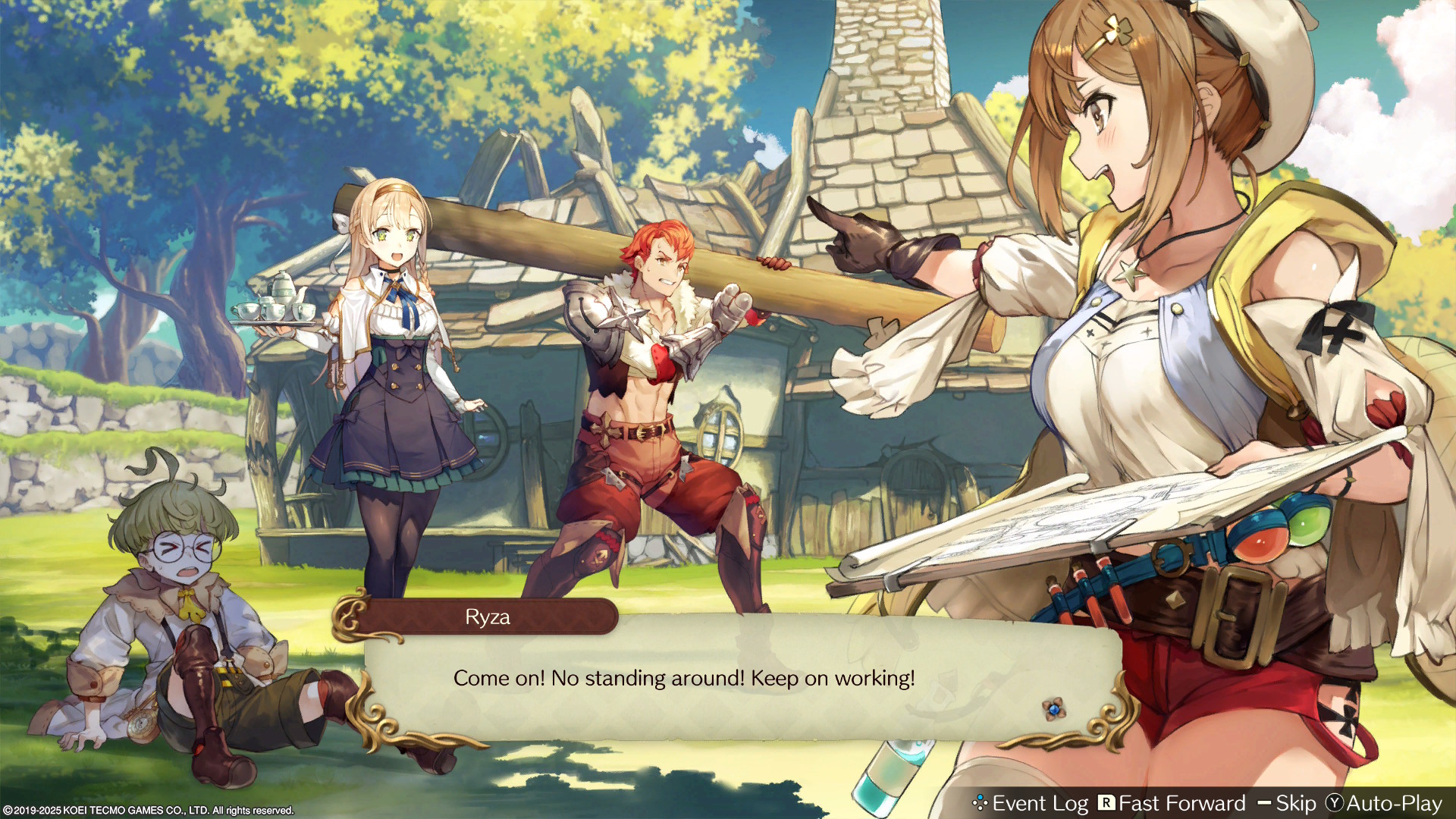Click the blue gem continue indicator
Screen dimensions: 1456x819
(1053, 709)
